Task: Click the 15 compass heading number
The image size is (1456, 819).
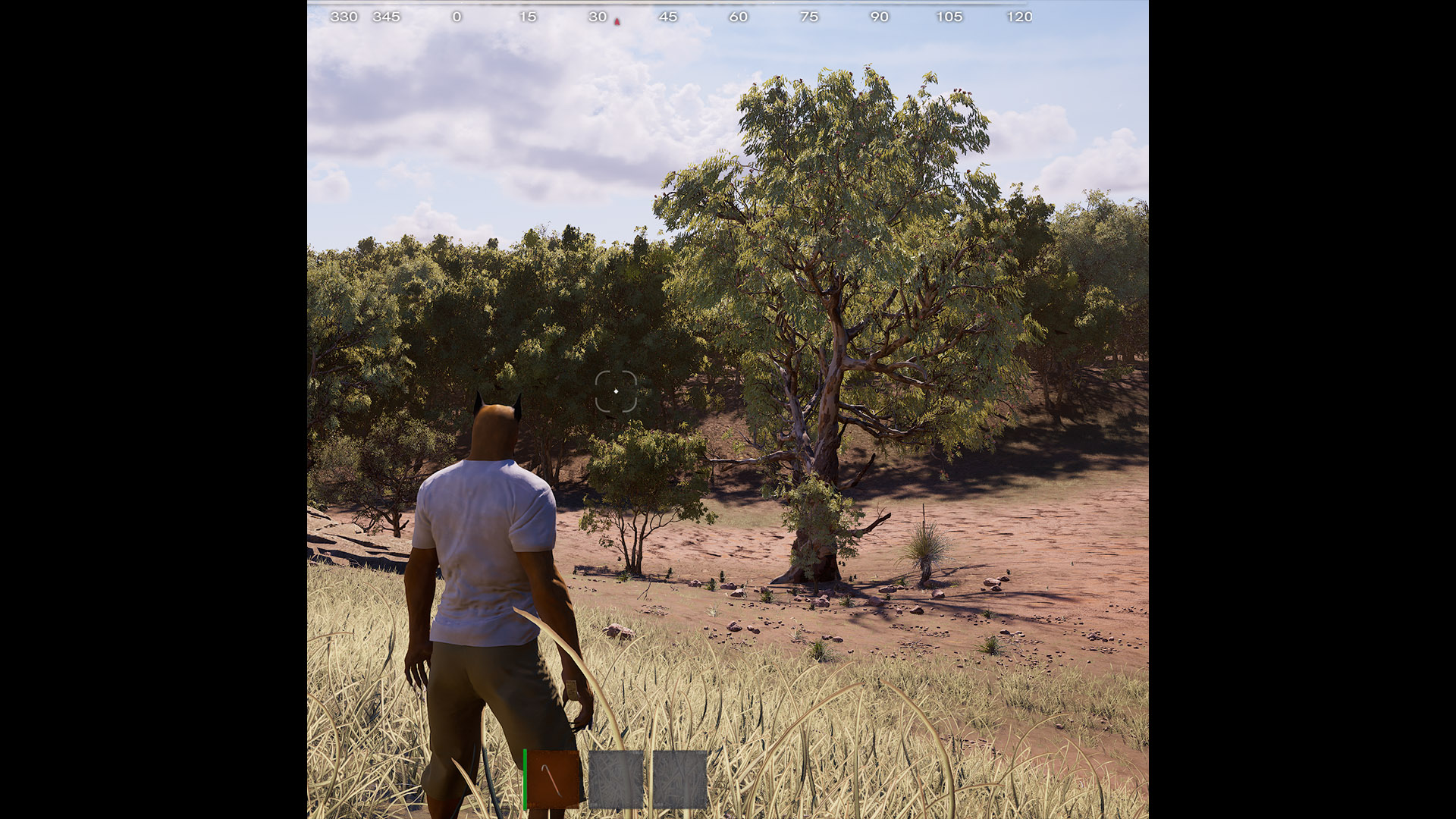Action: [x=529, y=16]
